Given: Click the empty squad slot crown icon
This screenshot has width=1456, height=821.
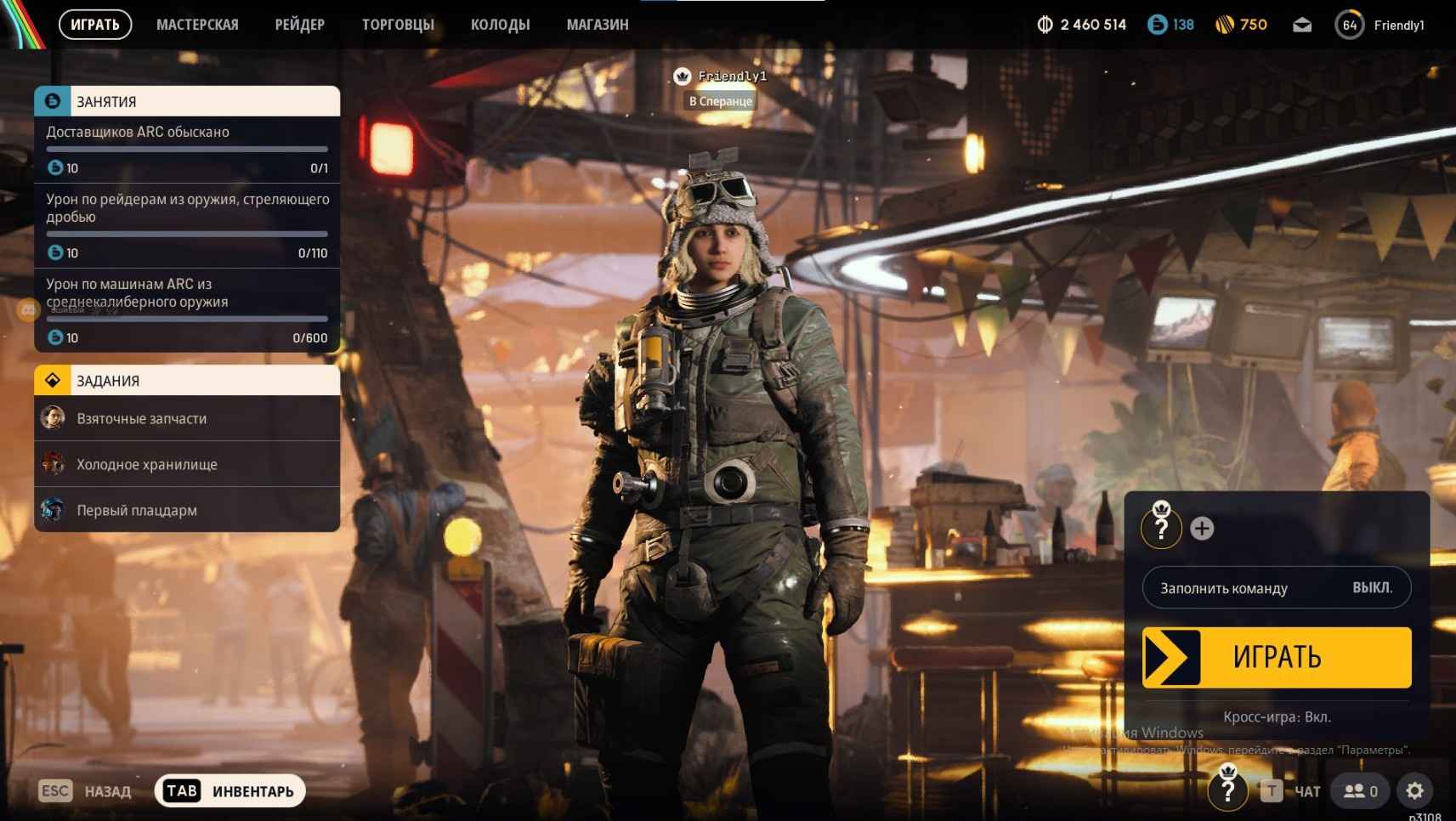Looking at the screenshot, I should pyautogui.click(x=1163, y=528).
